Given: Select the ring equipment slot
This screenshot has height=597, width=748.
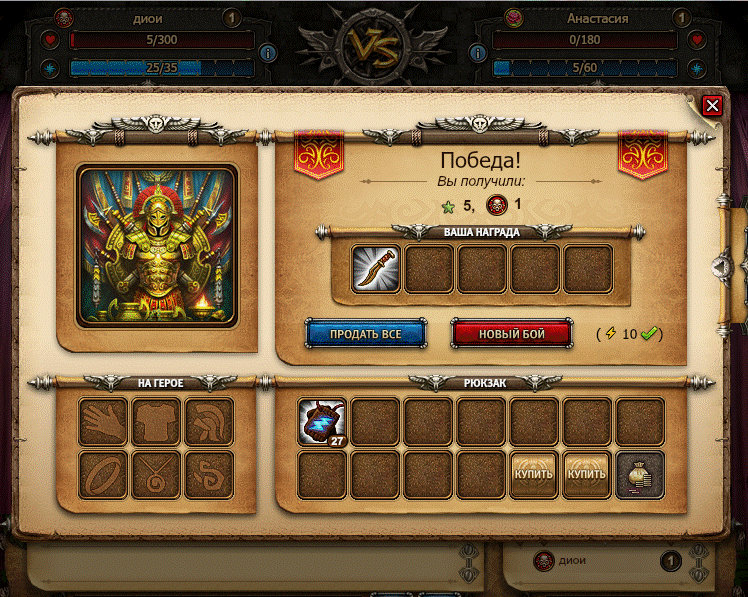Looking at the screenshot, I should click(x=104, y=474).
